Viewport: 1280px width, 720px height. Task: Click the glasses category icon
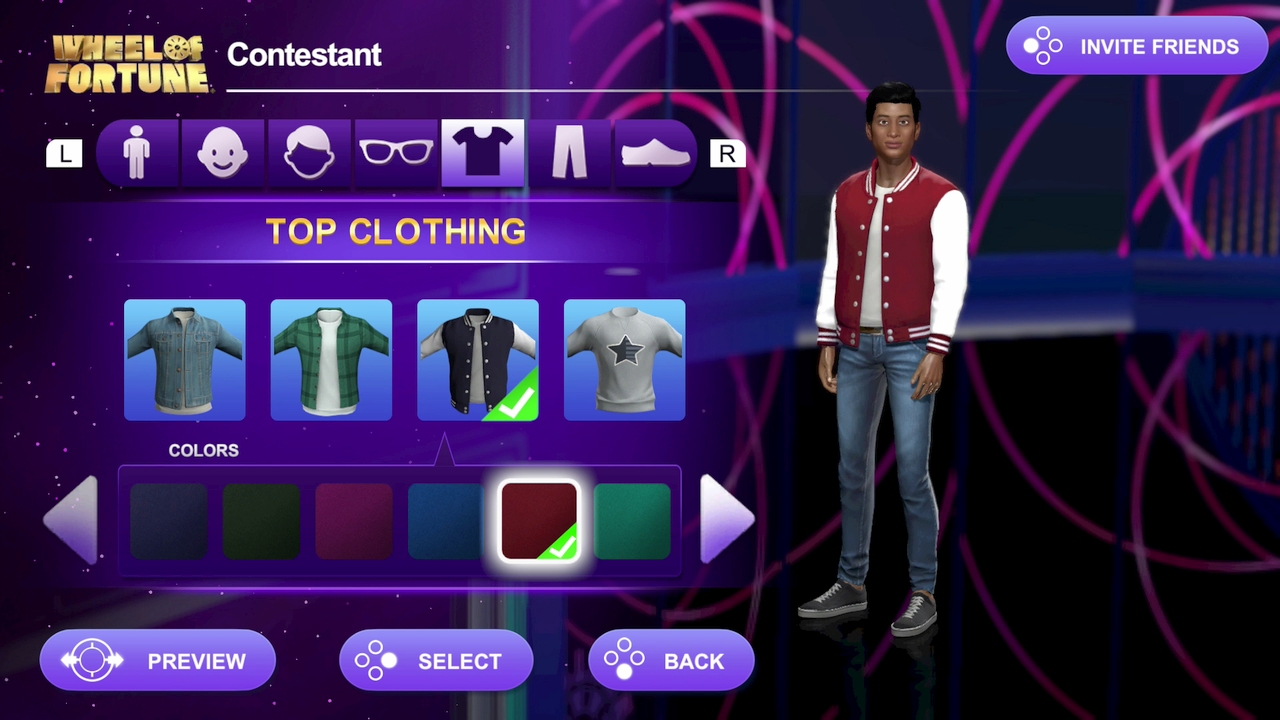pyautogui.click(x=396, y=152)
